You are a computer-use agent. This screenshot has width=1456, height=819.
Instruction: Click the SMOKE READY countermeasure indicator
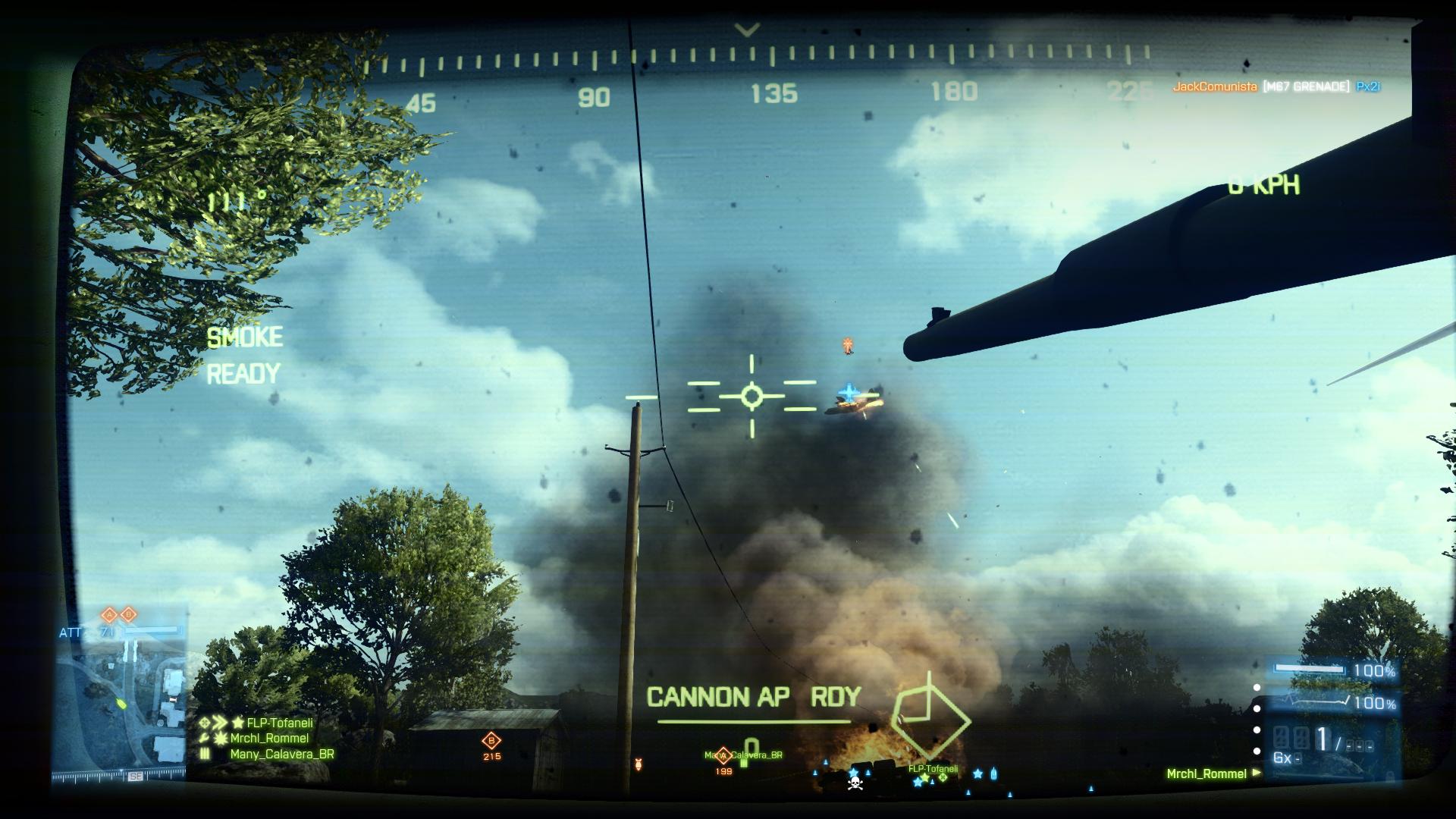244,355
